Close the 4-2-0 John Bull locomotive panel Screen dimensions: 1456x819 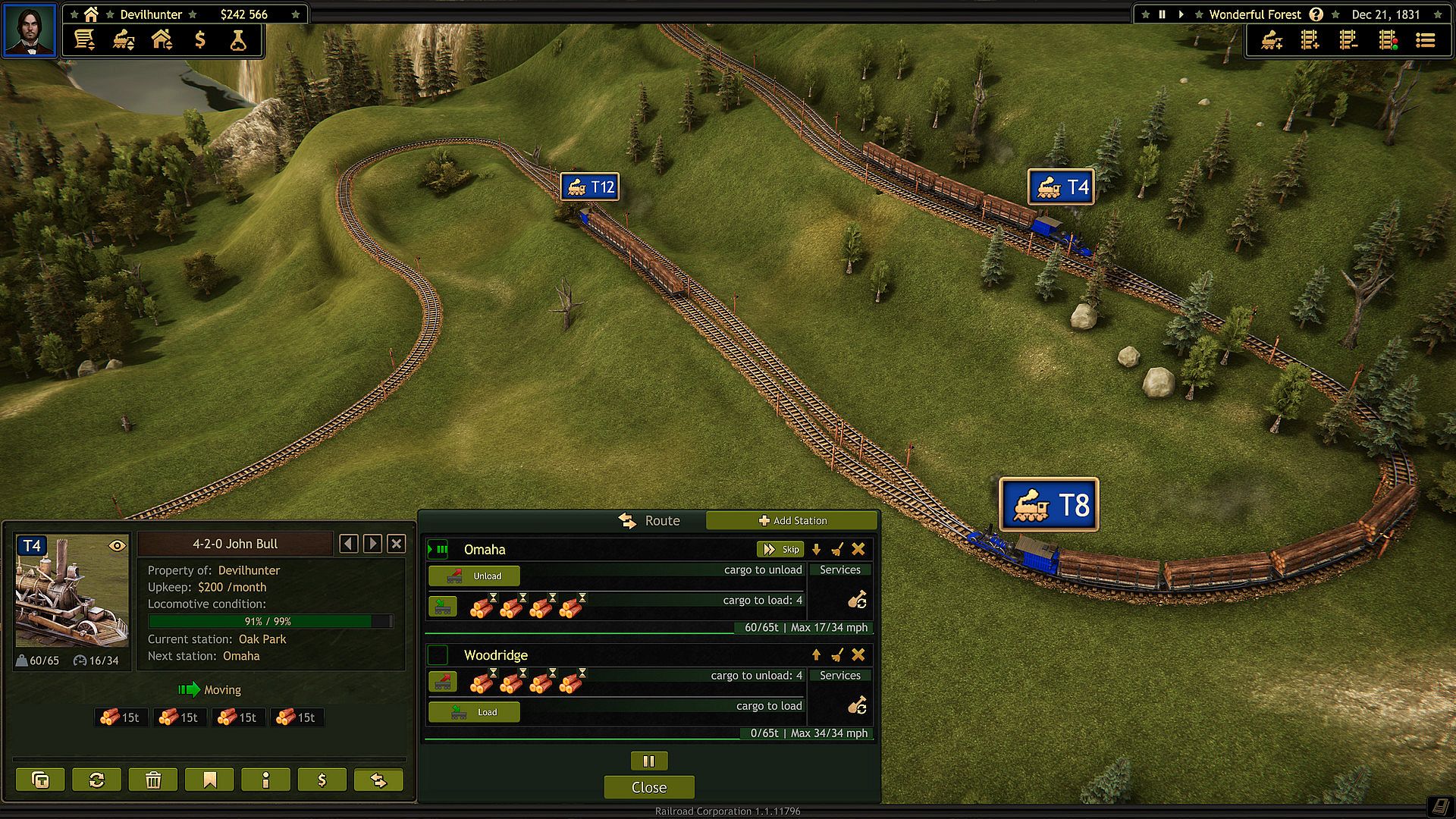(x=396, y=543)
